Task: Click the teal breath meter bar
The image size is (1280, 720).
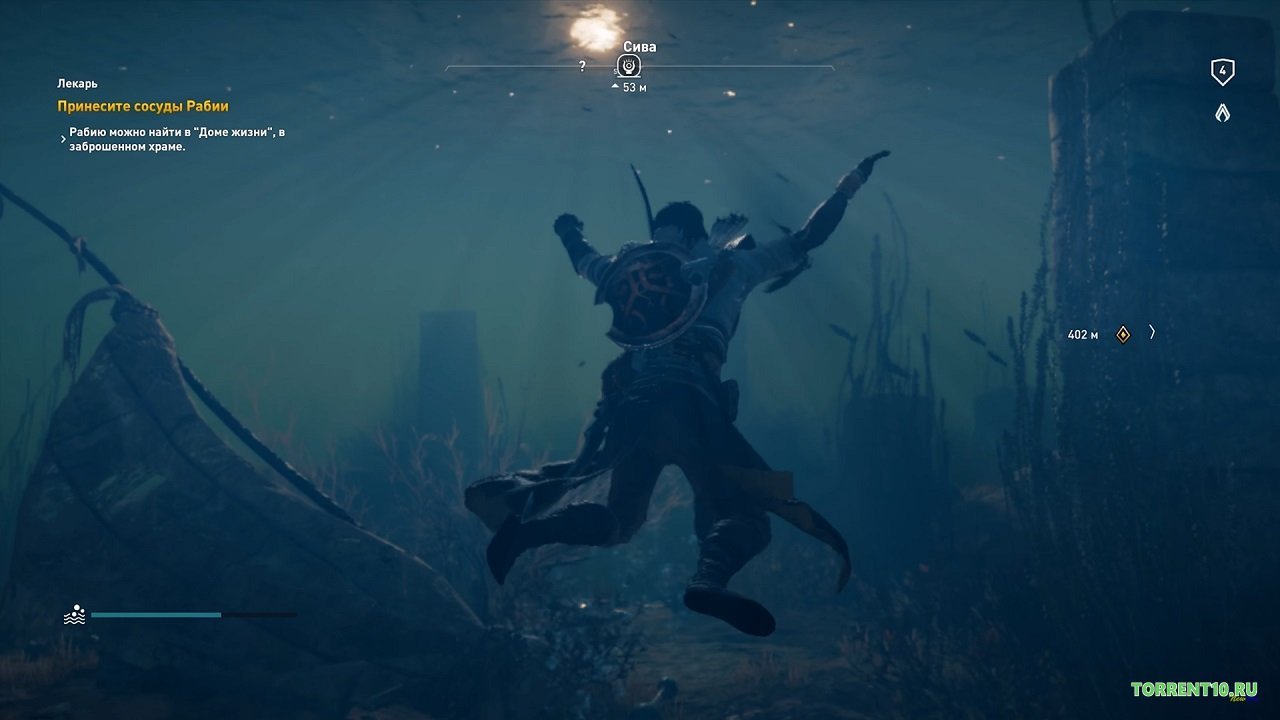Action: pyautogui.click(x=155, y=615)
